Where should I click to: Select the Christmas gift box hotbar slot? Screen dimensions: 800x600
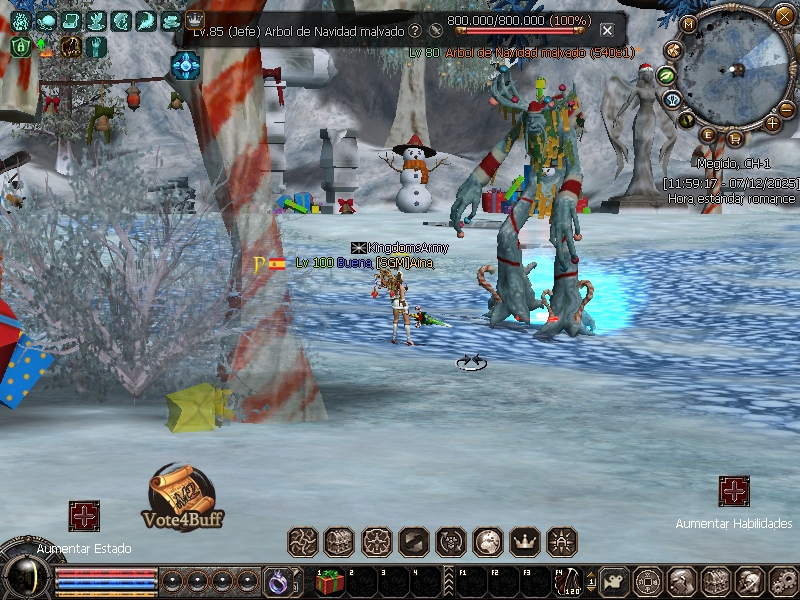(328, 581)
